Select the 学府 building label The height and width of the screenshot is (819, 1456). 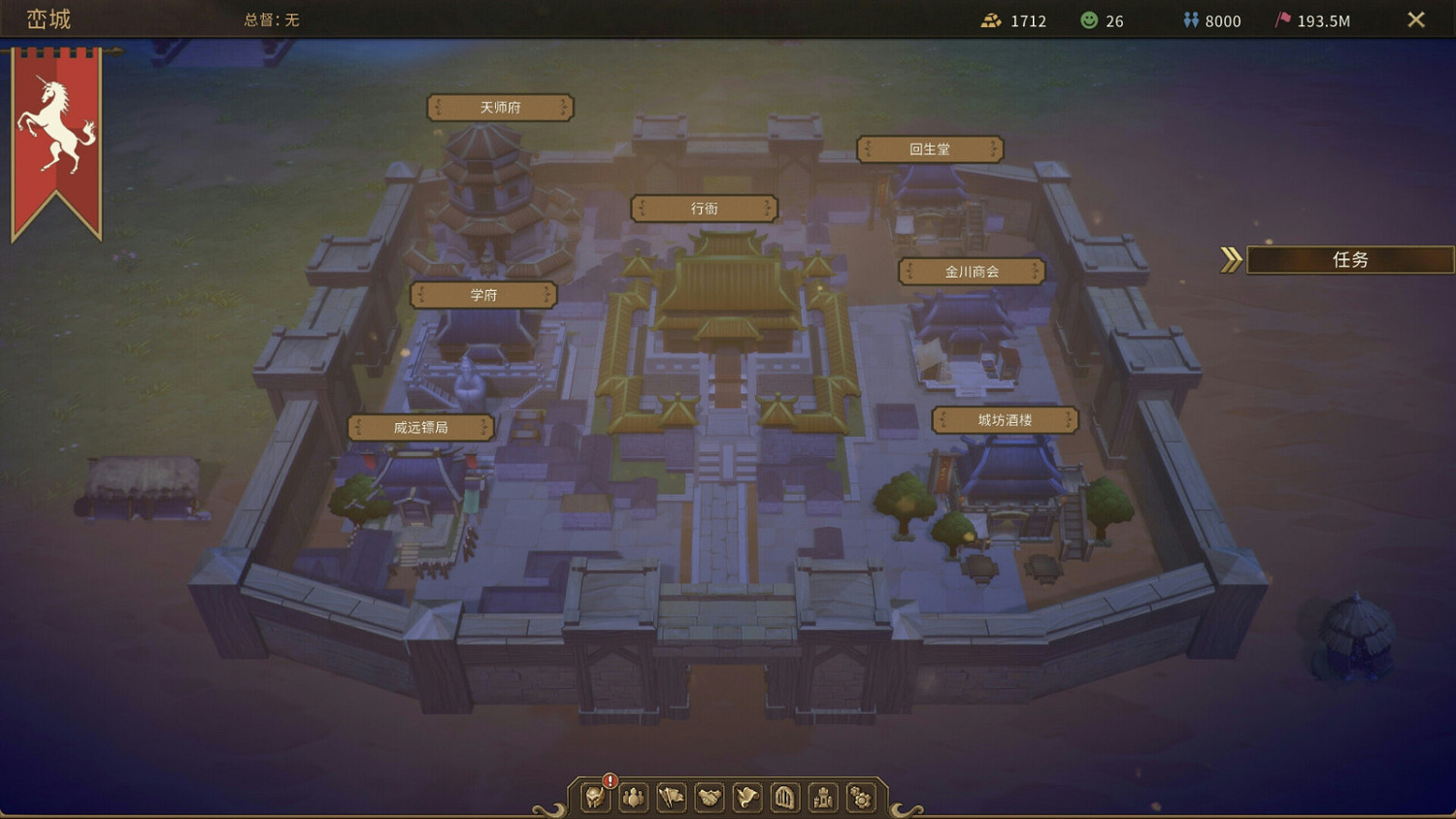pyautogui.click(x=485, y=295)
